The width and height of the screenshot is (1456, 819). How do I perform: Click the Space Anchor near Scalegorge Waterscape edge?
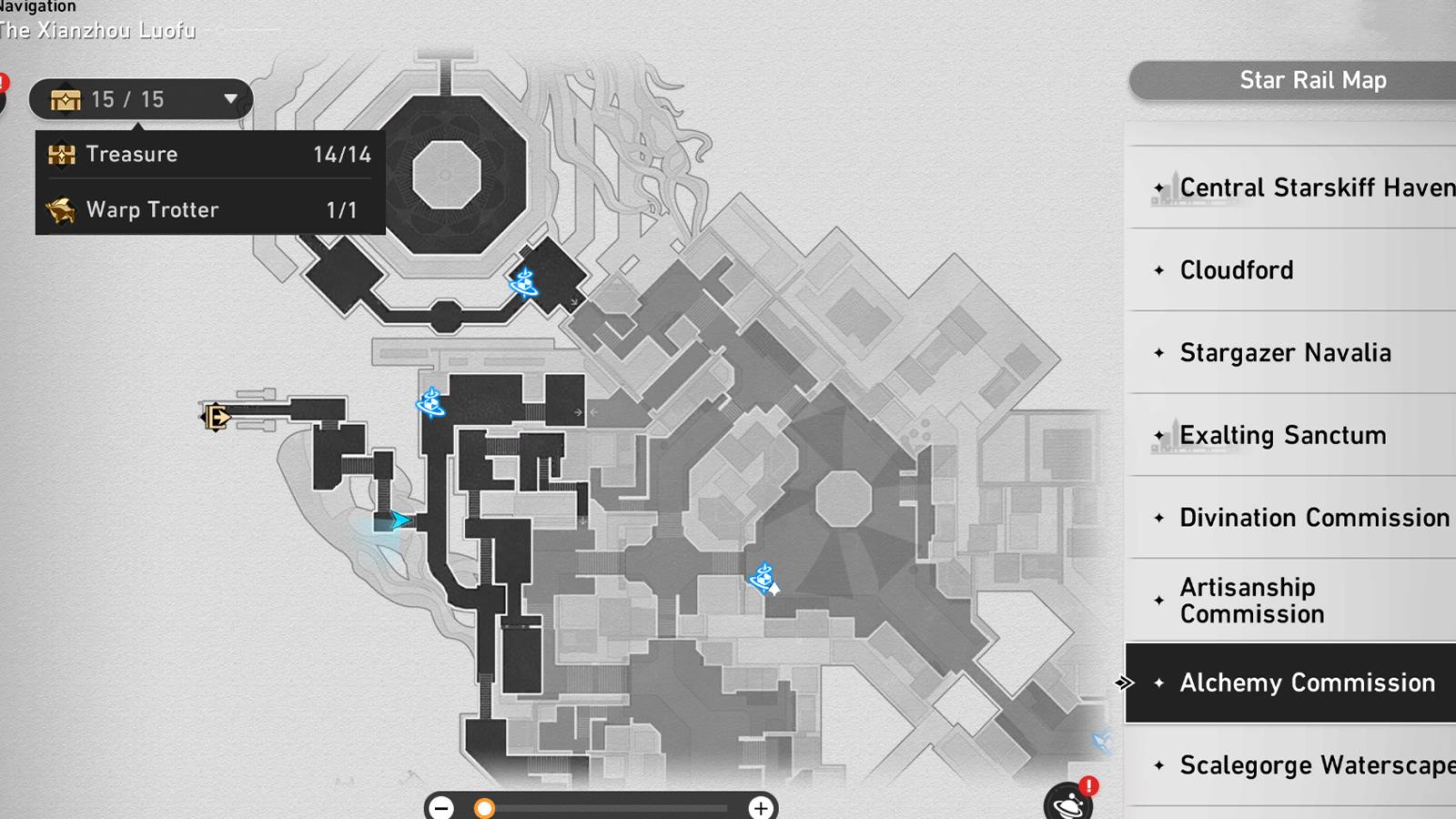1100,741
